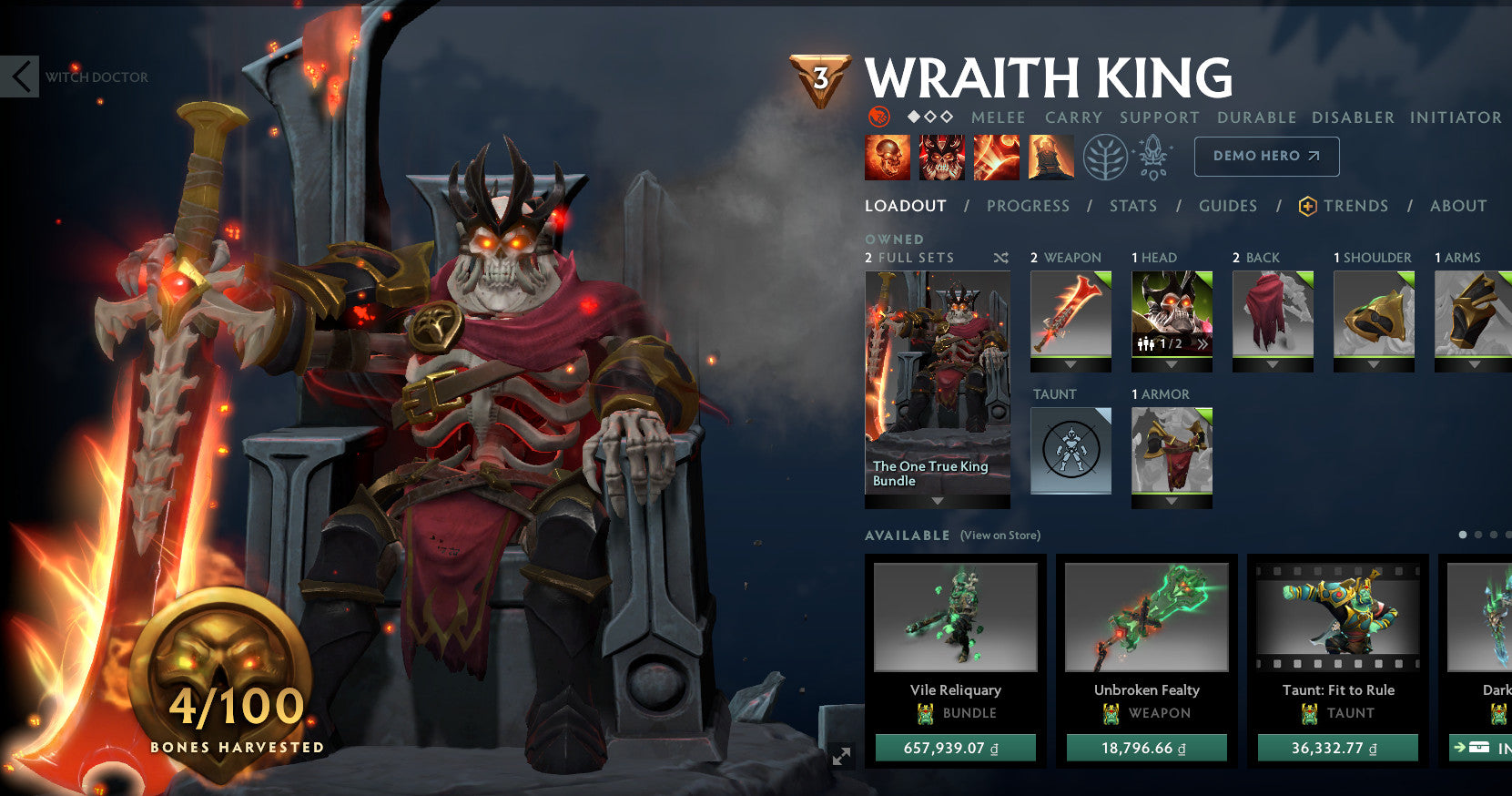Click the back arrow to Witch Doctor
1512x796 pixels.
20,77
